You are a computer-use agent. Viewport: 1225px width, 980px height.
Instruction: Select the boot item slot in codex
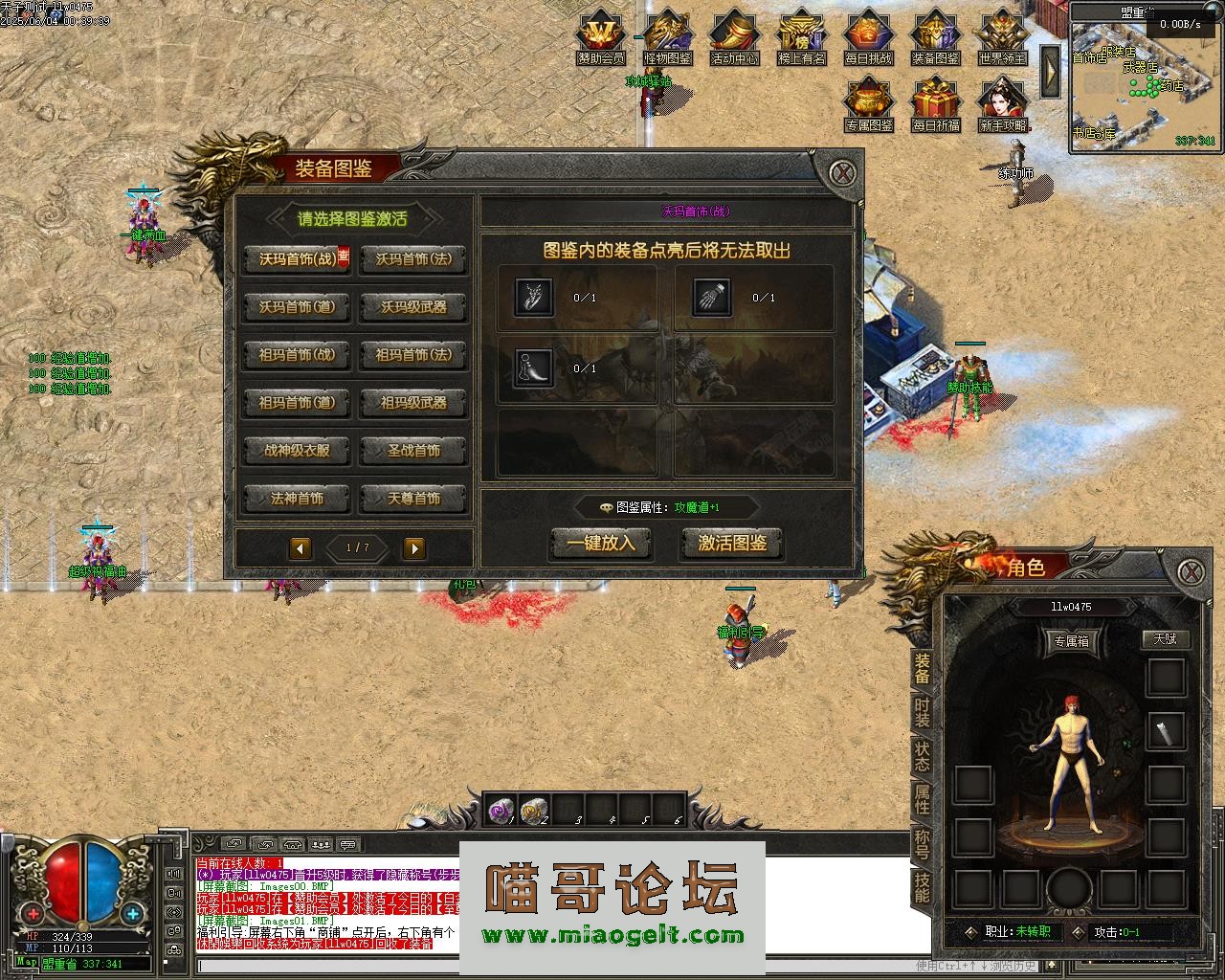pyautogui.click(x=533, y=368)
